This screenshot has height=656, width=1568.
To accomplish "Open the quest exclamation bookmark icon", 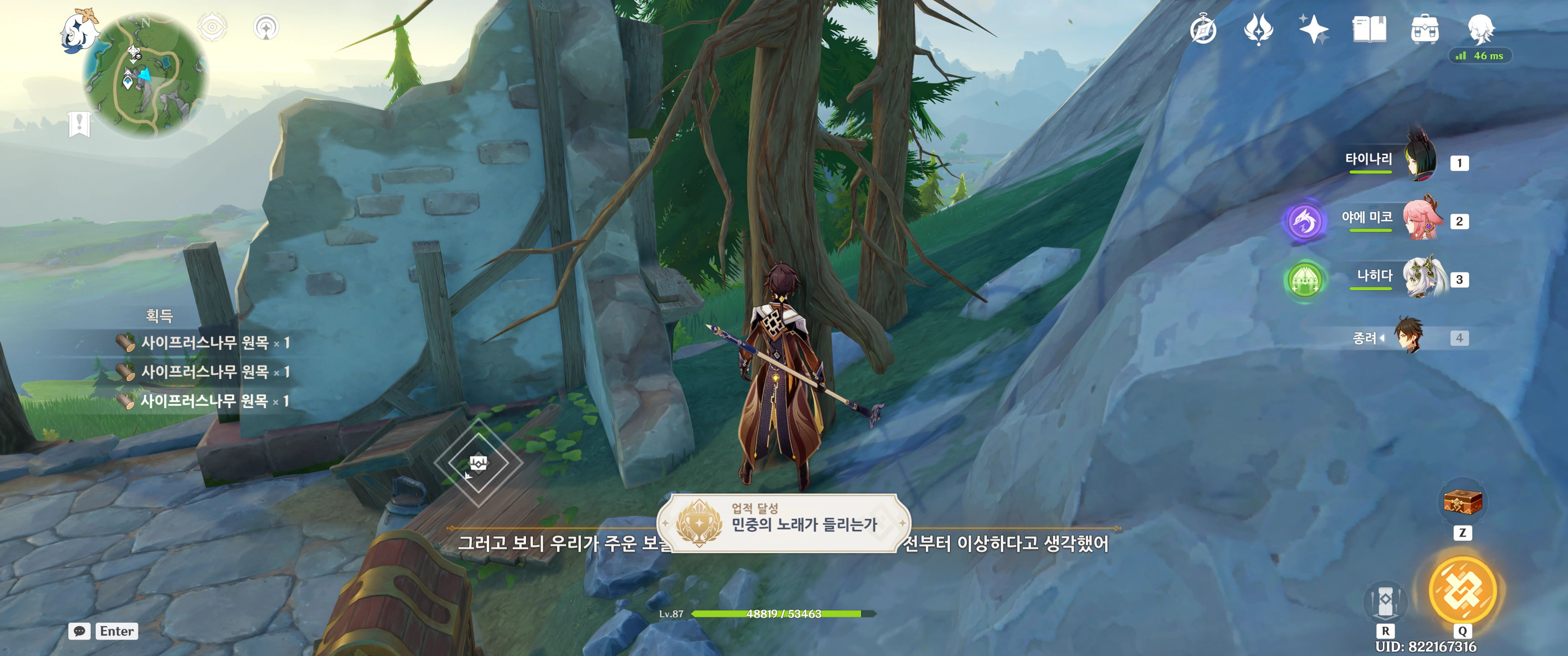I will [x=79, y=124].
